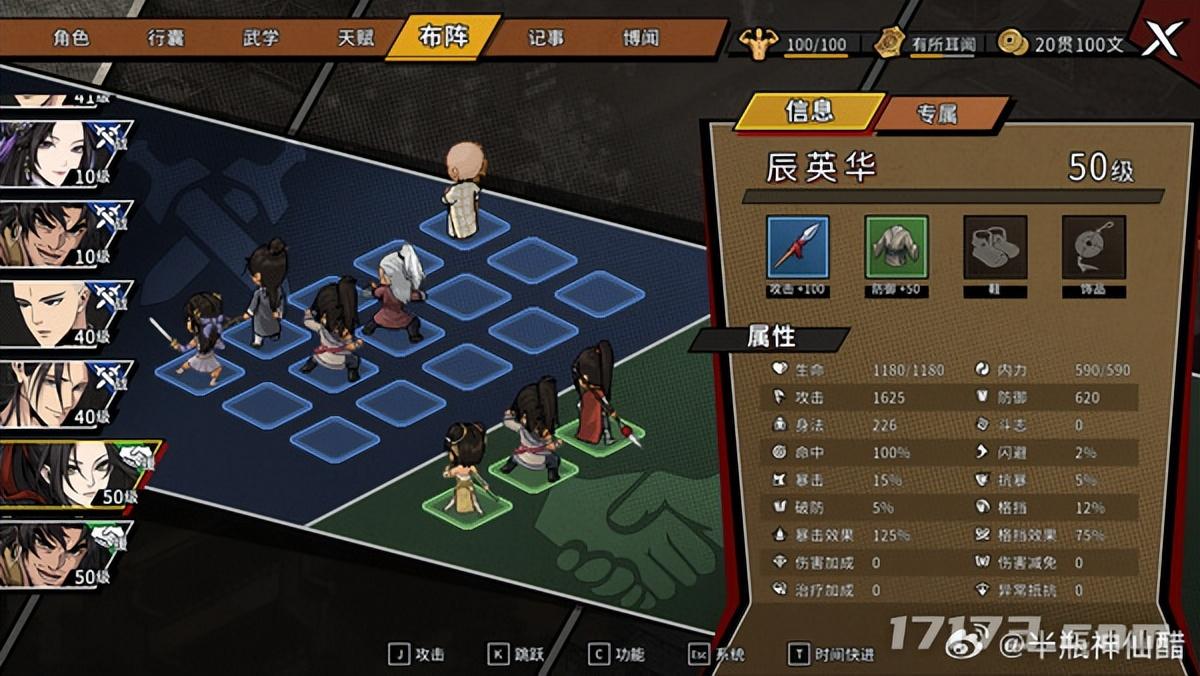1200x676 pixels.
Task: Open the 行囊 tab
Action: click(165, 38)
